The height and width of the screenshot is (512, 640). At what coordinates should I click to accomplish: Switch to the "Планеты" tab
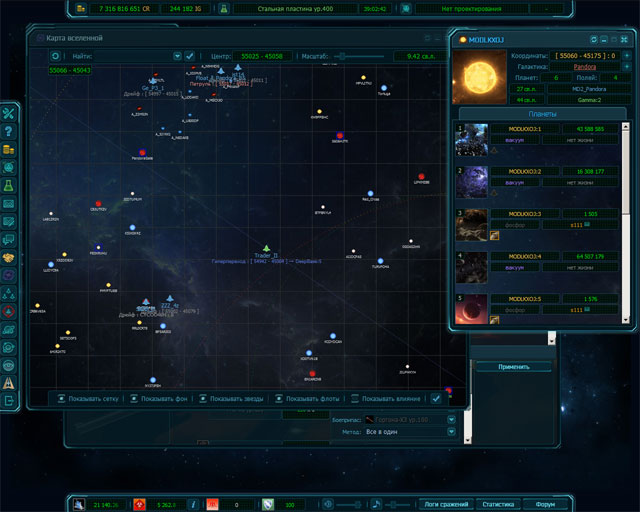coord(542,113)
